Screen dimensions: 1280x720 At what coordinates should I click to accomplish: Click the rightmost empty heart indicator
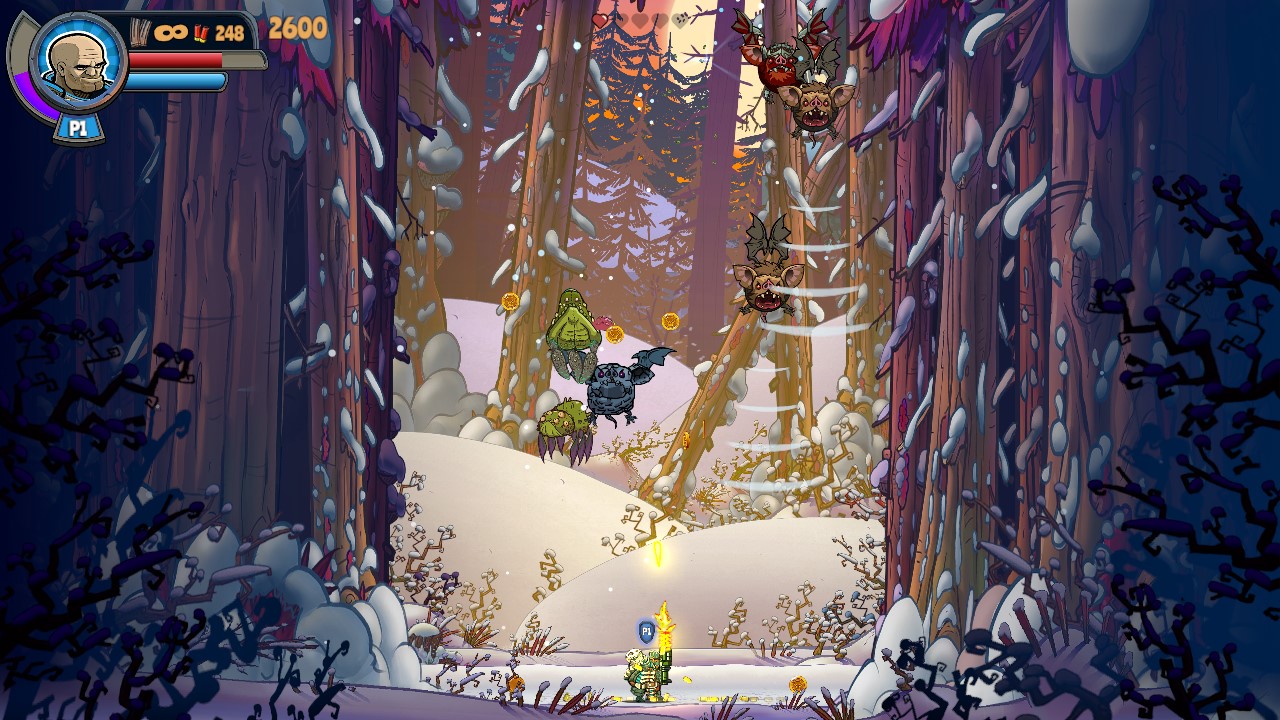[680, 21]
